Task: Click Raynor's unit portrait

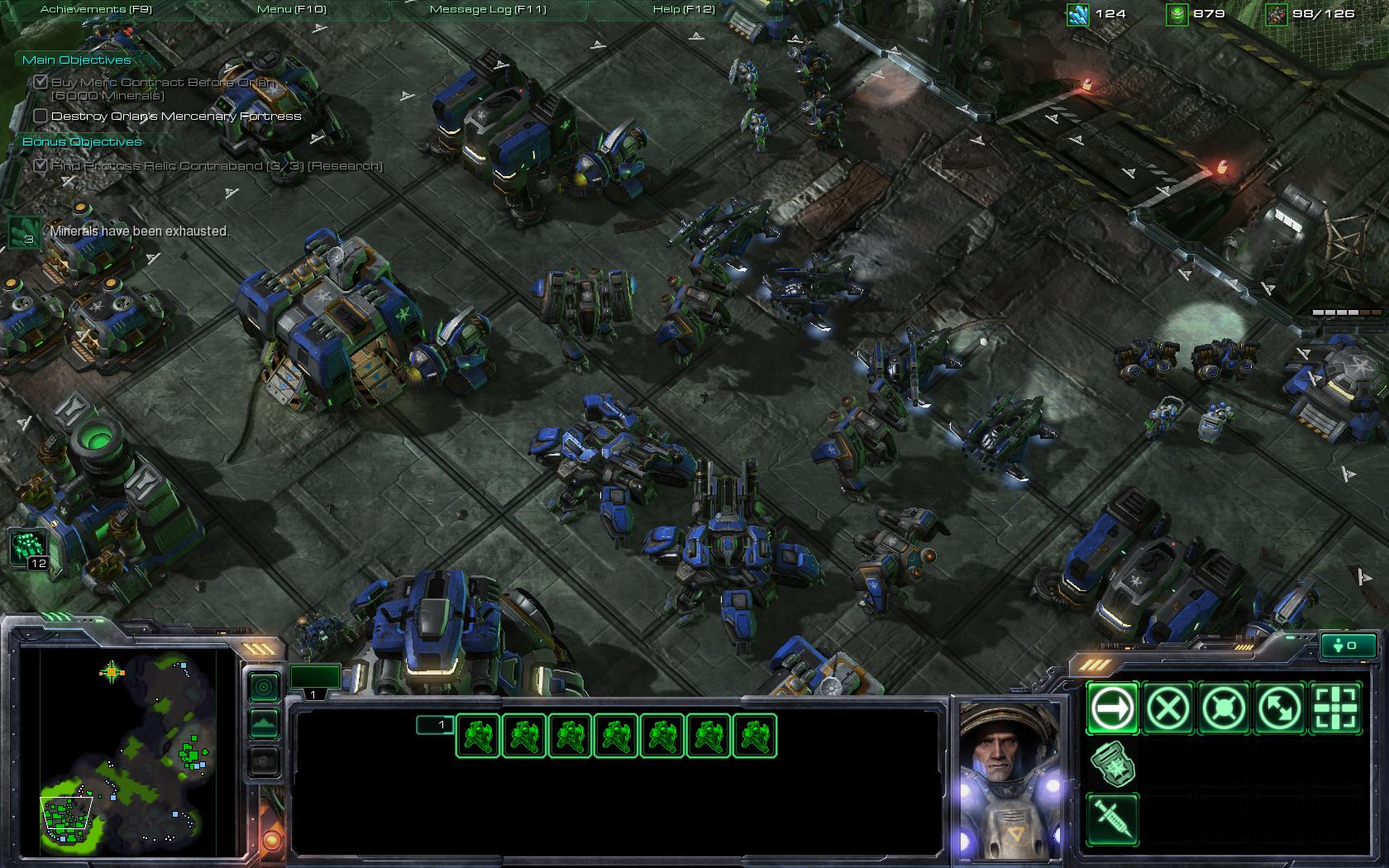Action: tap(1010, 777)
